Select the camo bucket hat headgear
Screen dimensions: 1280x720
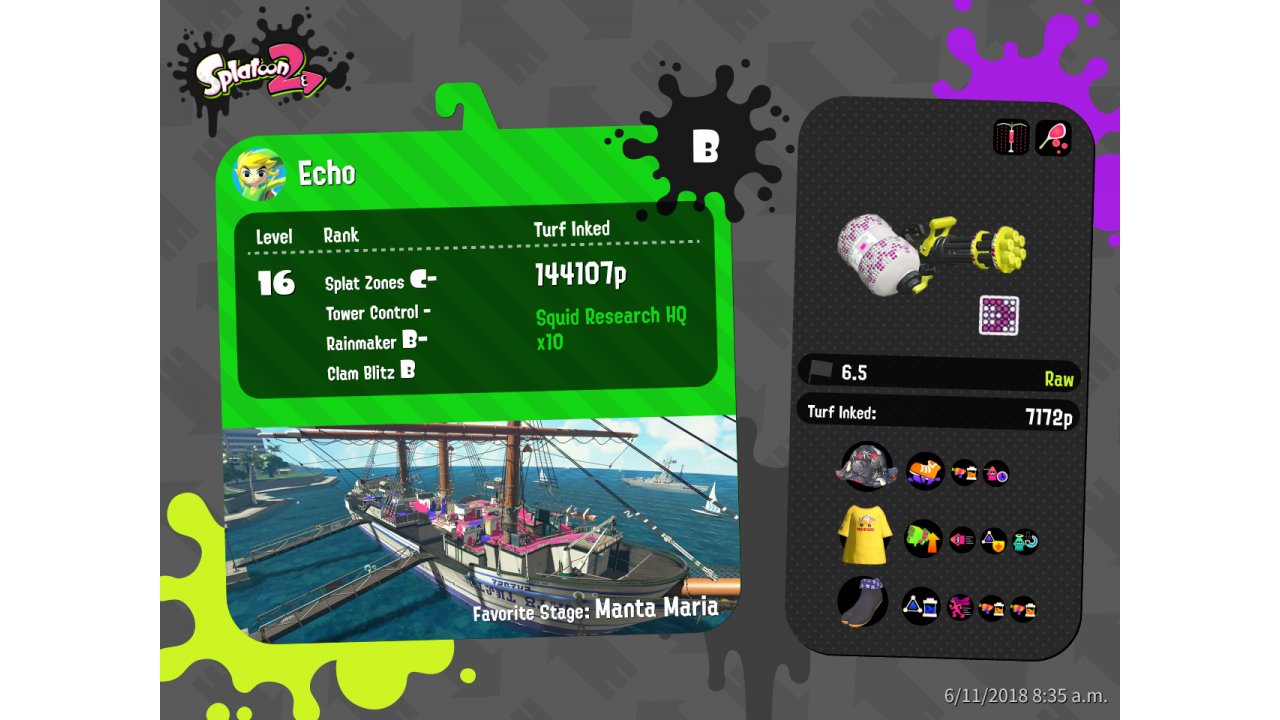point(866,467)
